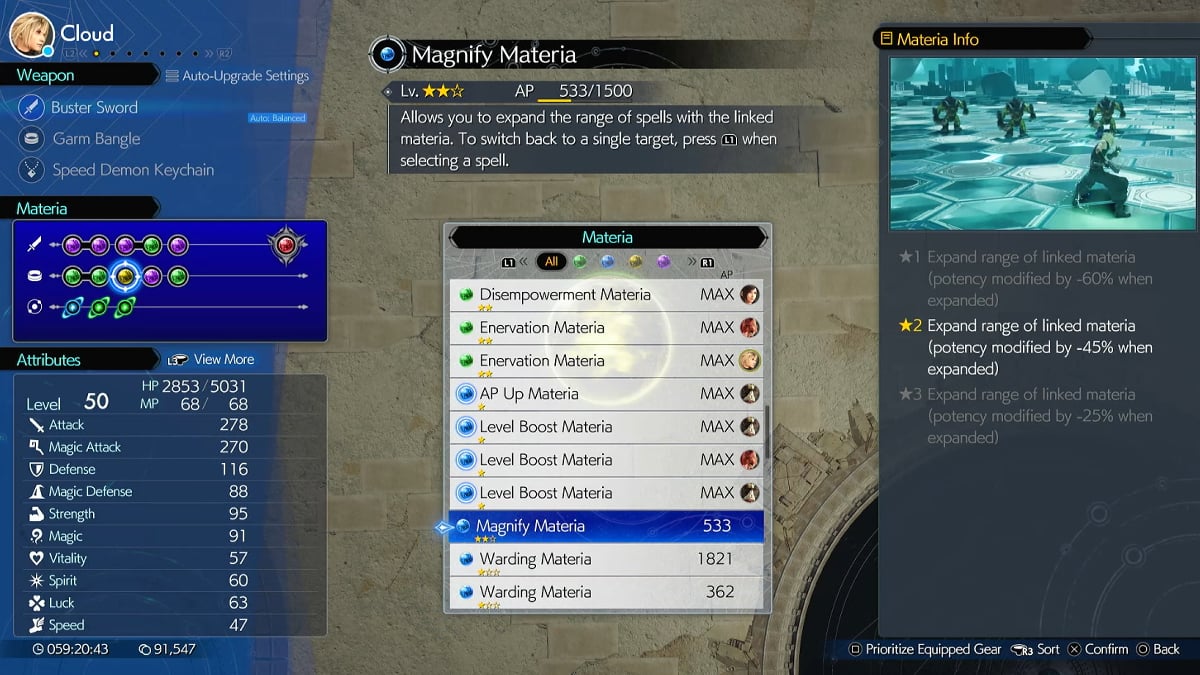The width and height of the screenshot is (1200, 675).
Task: Click View More under Attributes
Action: 223,359
